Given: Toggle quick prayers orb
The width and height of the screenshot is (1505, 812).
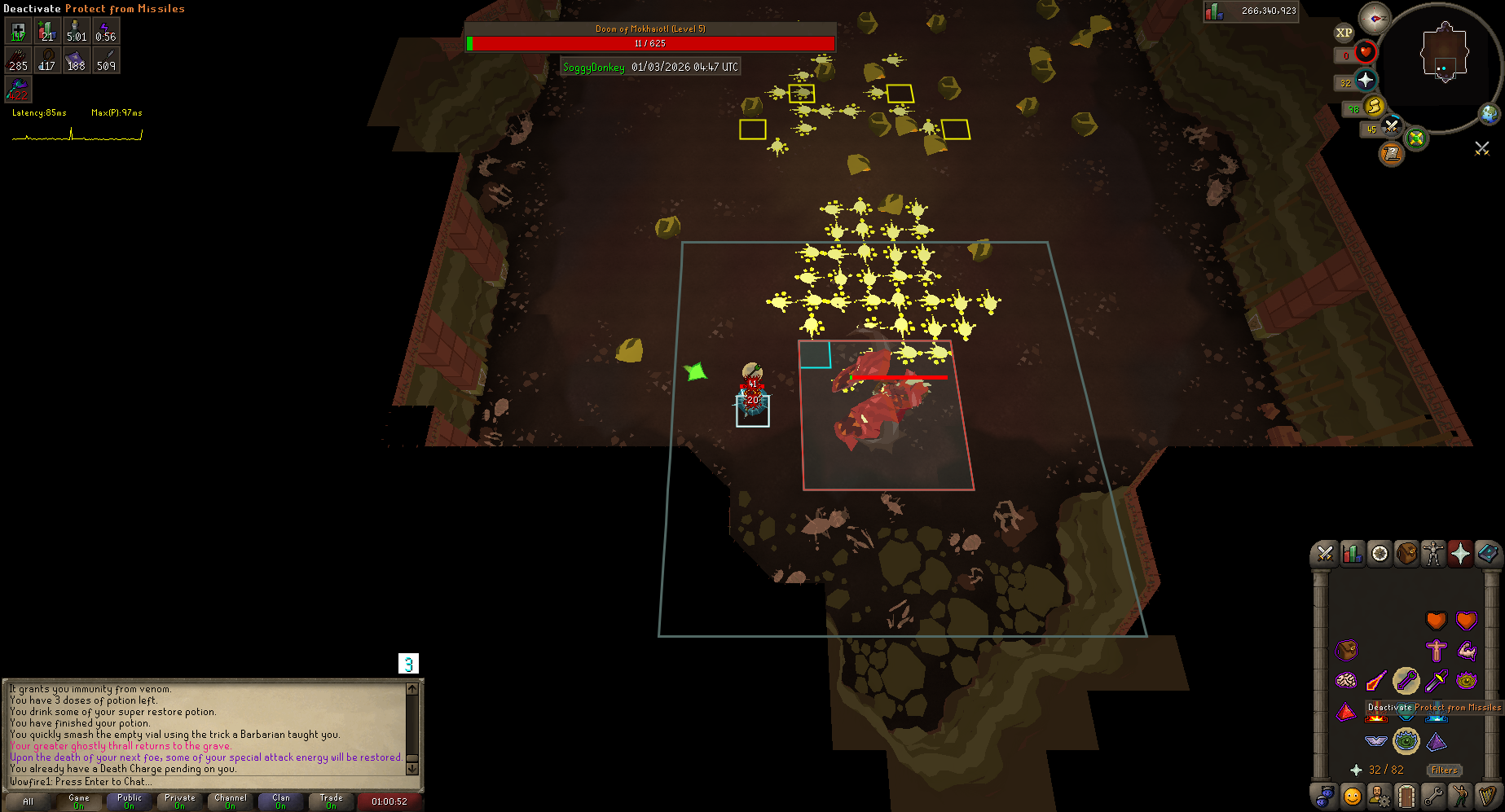Looking at the screenshot, I should [1366, 81].
